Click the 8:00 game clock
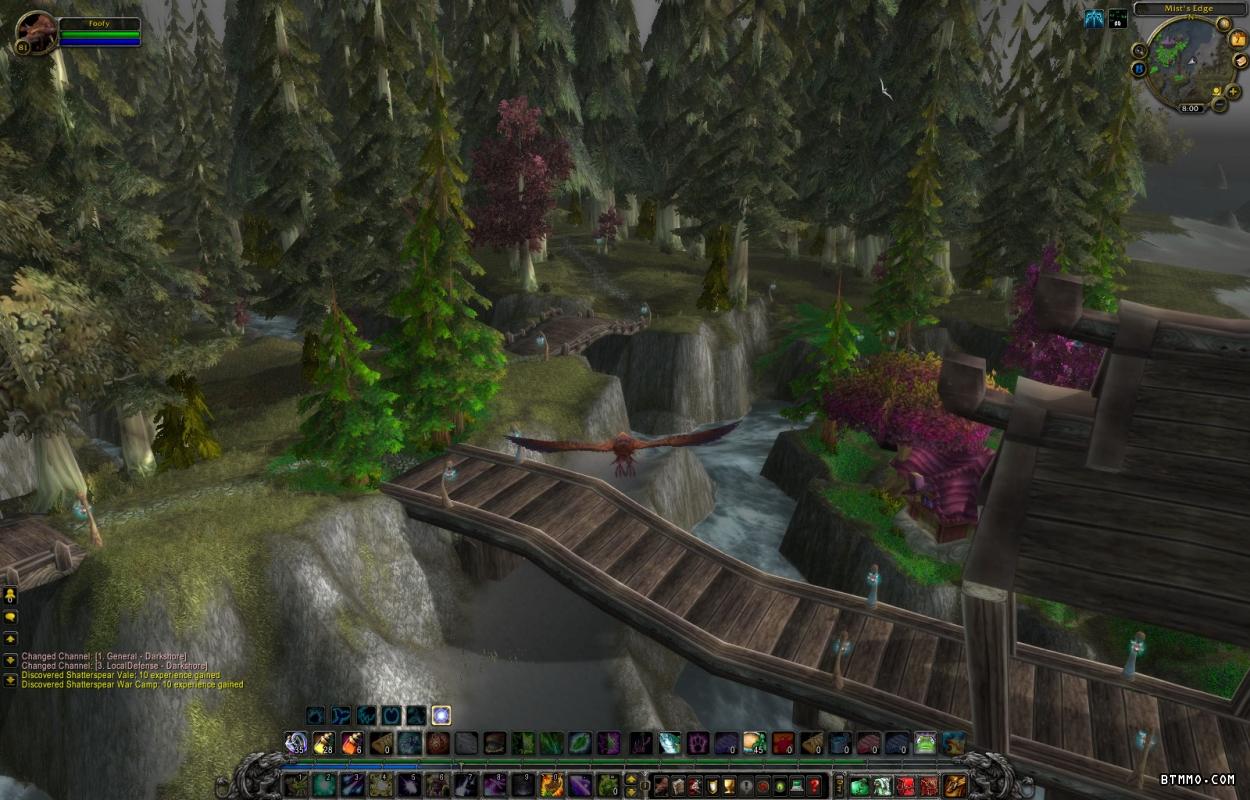This screenshot has width=1250, height=800. point(1190,108)
